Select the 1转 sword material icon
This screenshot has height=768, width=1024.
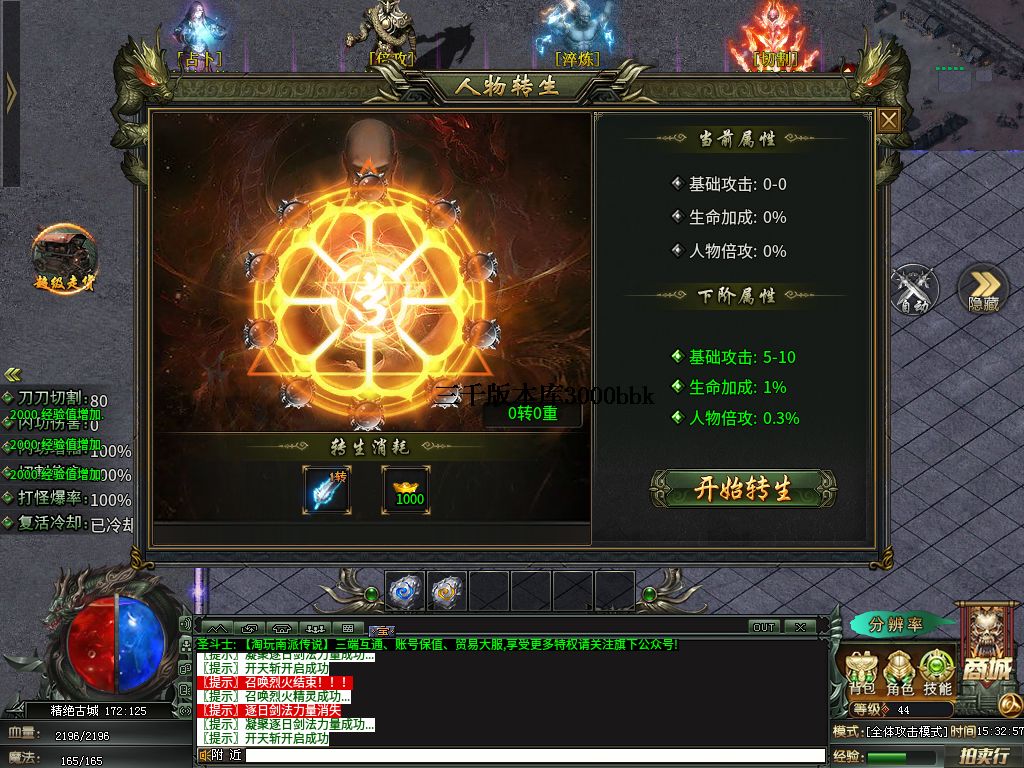point(327,490)
